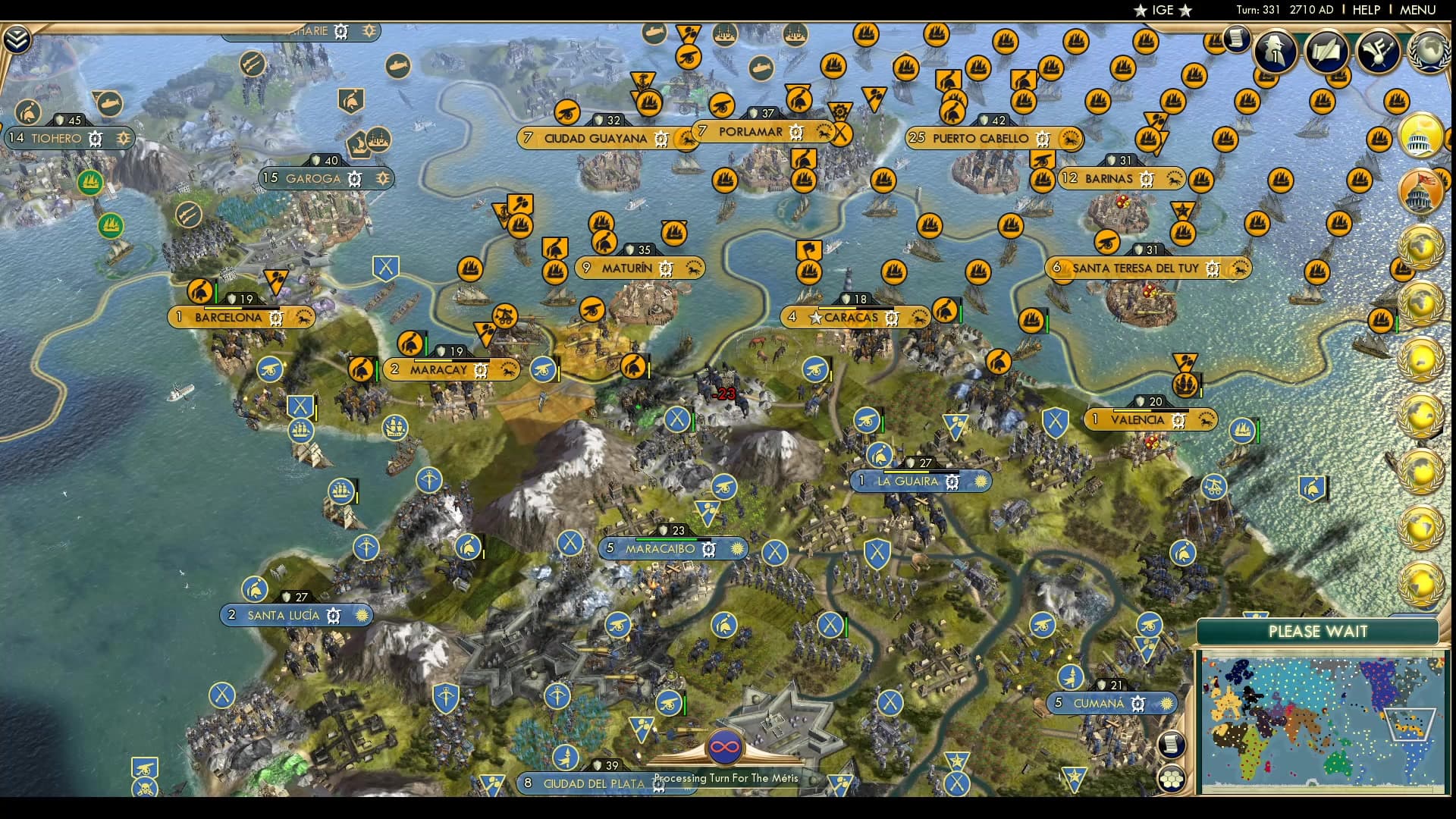Open the Espionage overview spy icon
The width and height of the screenshot is (1456, 819).
click(1275, 53)
